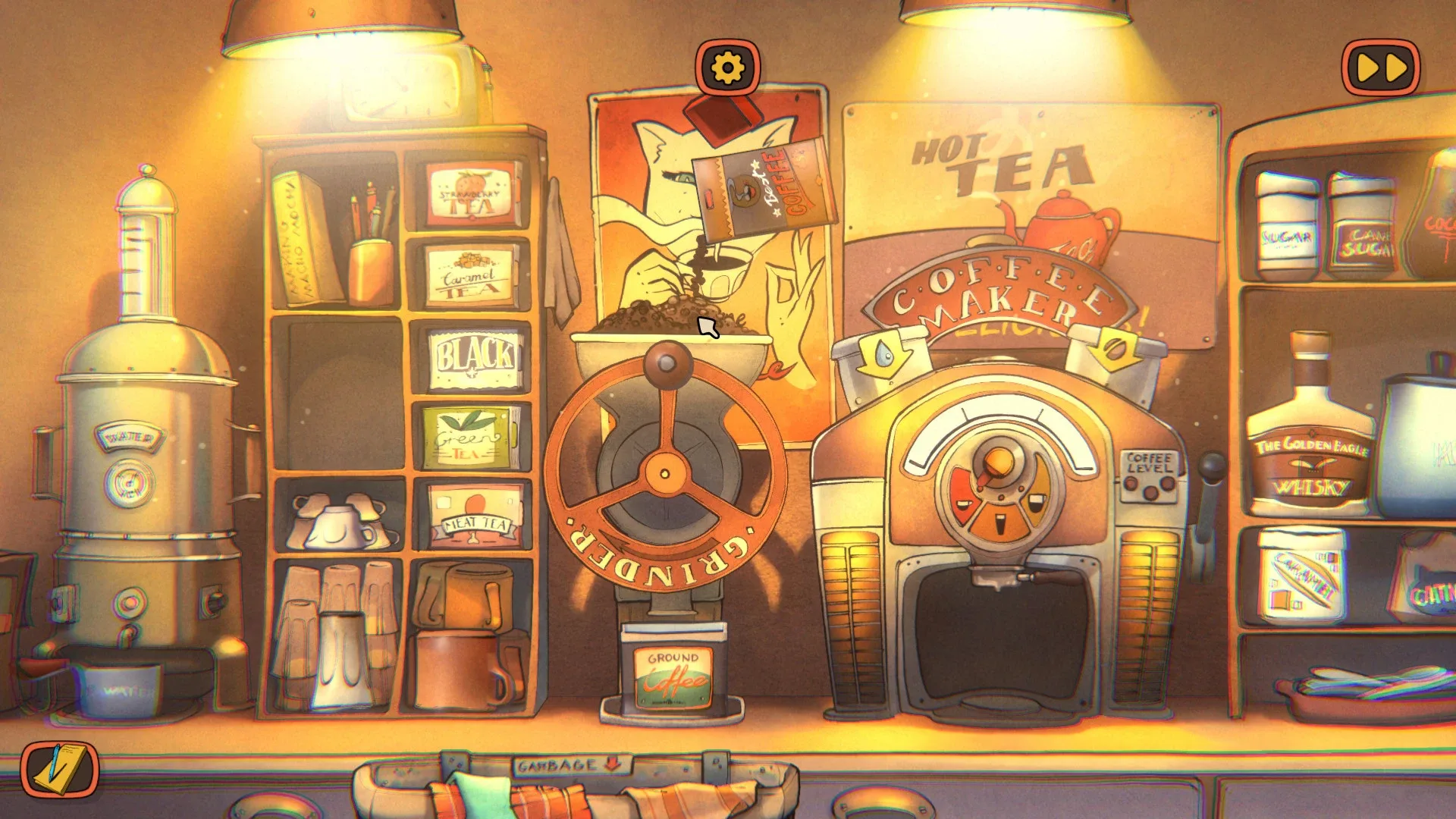Open the settings gear menu
Viewport: 1456px width, 819px height.
click(x=726, y=67)
